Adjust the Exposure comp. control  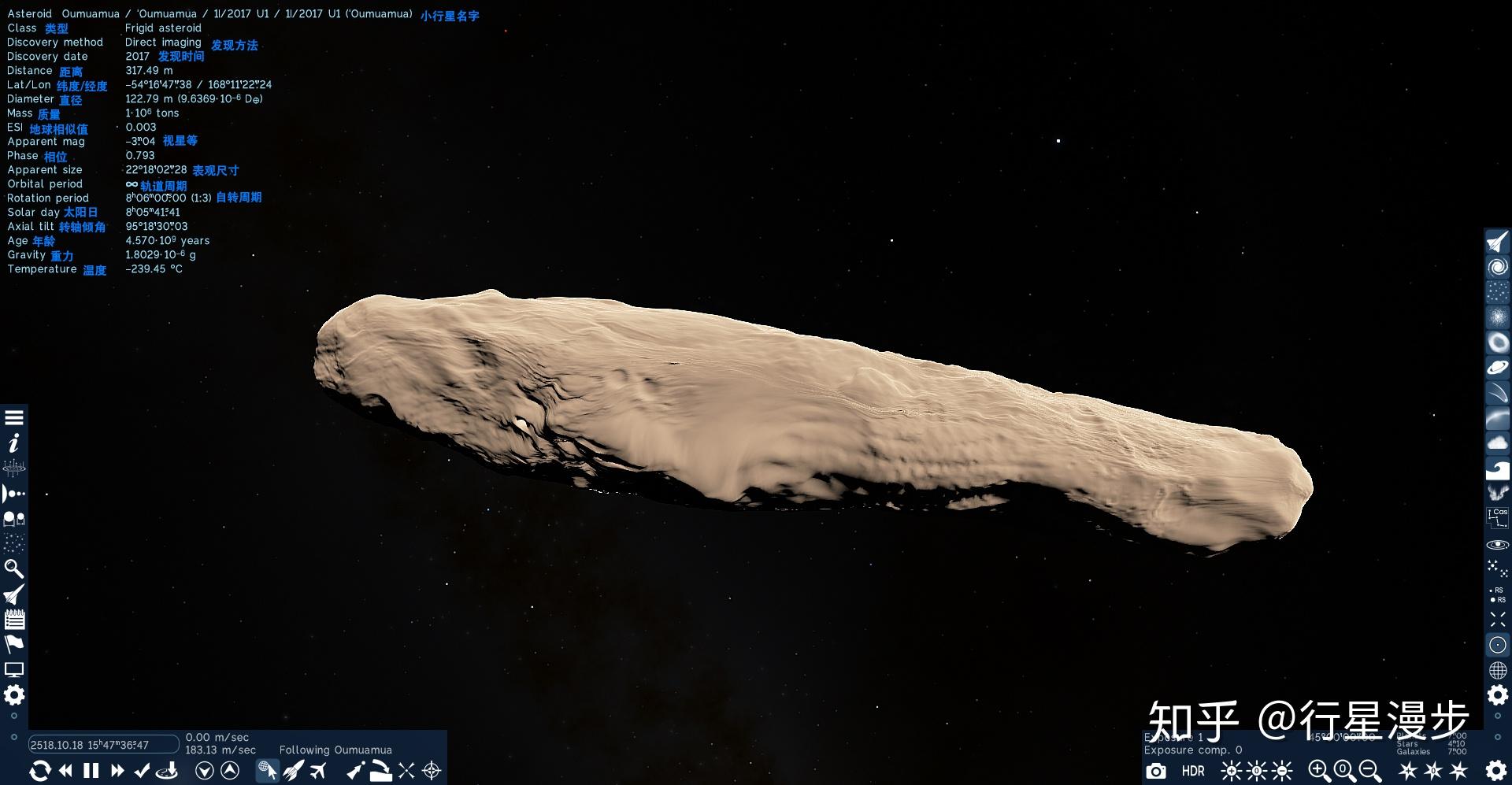tap(1194, 750)
